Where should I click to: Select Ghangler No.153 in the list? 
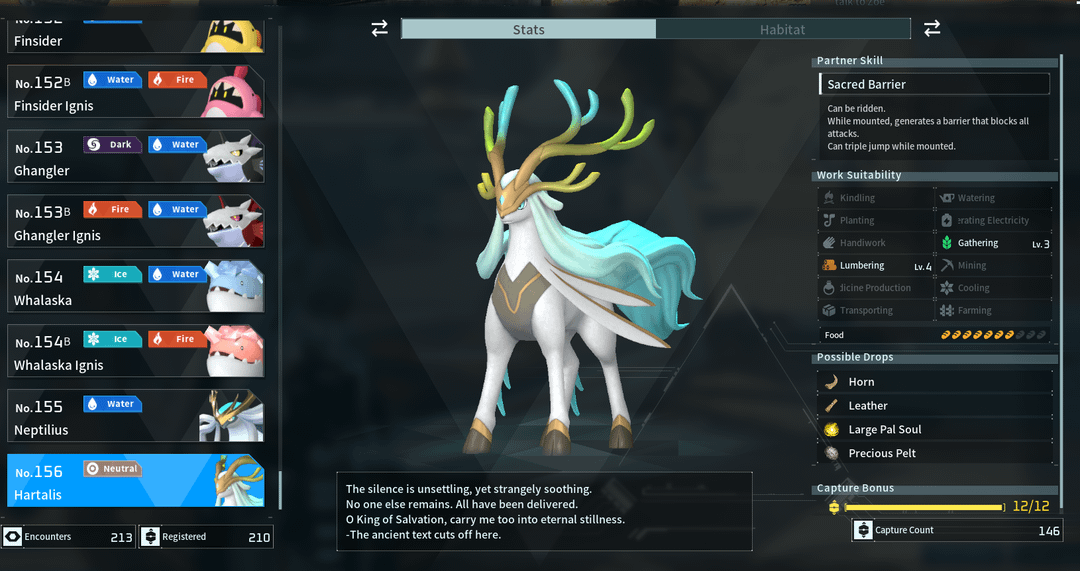pos(136,157)
